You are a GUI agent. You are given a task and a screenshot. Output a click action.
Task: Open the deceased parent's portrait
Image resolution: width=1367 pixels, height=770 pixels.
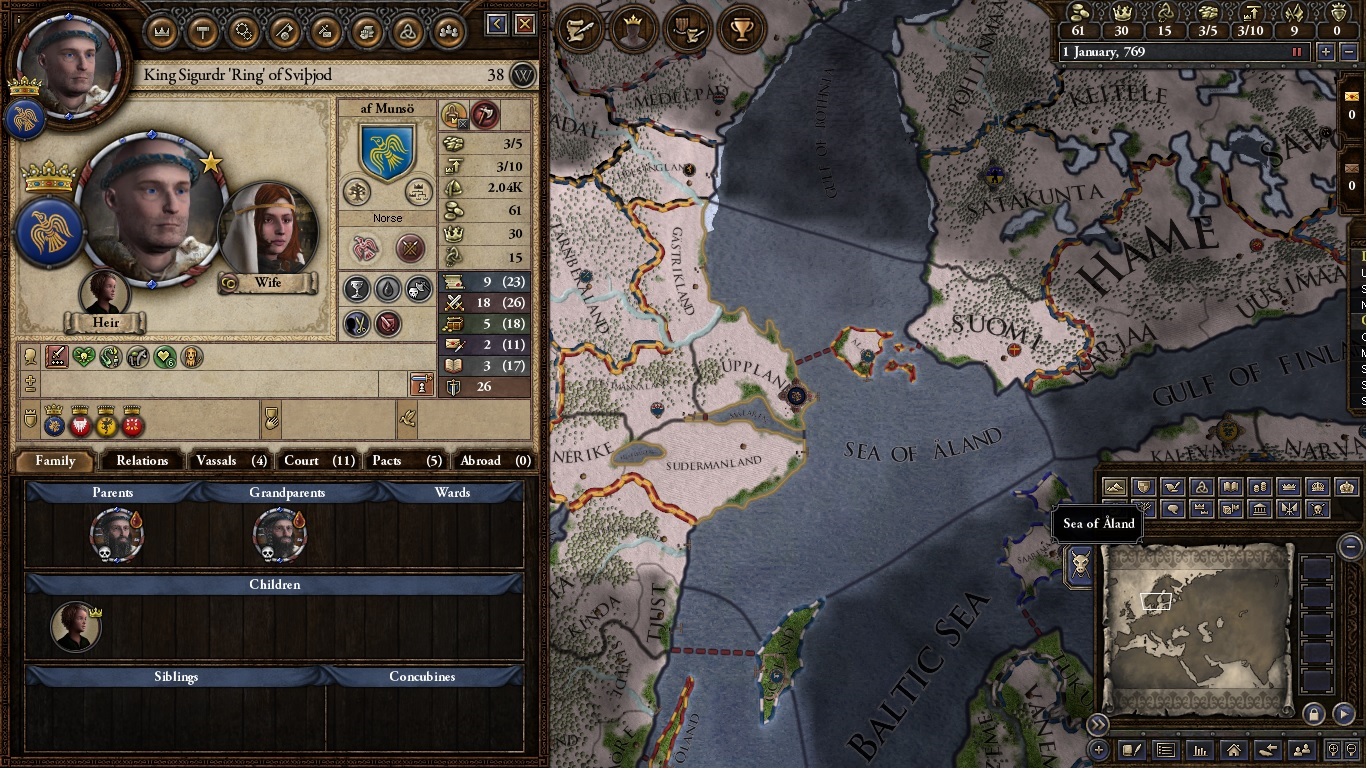[116, 534]
